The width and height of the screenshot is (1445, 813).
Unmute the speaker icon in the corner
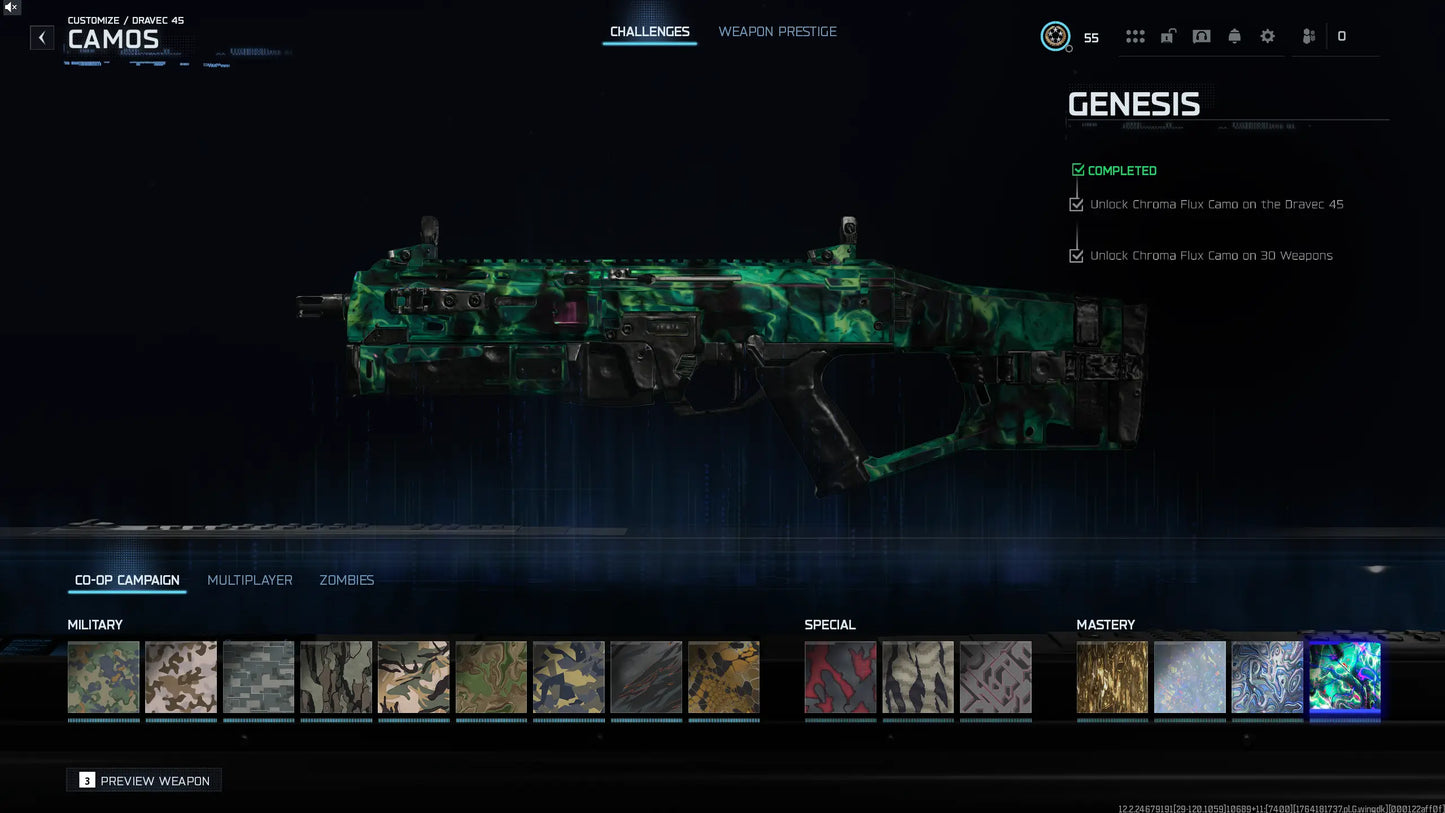10,7
